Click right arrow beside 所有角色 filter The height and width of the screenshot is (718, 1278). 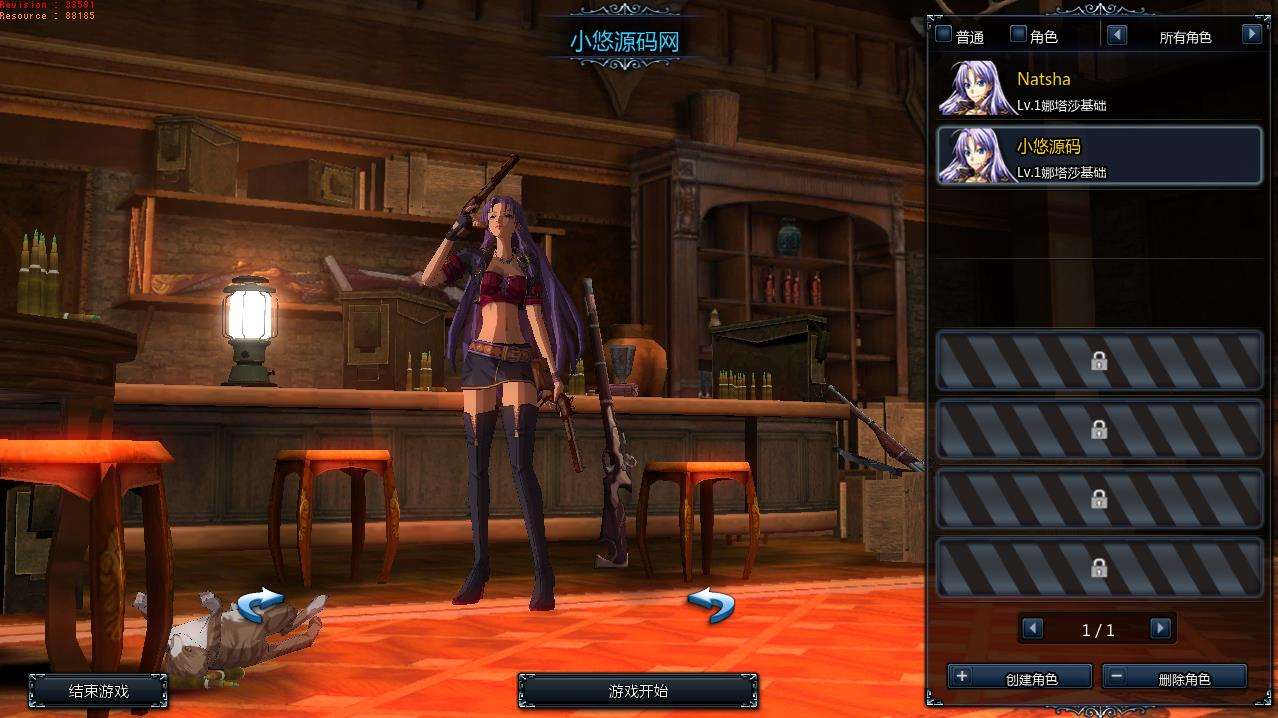click(1251, 35)
